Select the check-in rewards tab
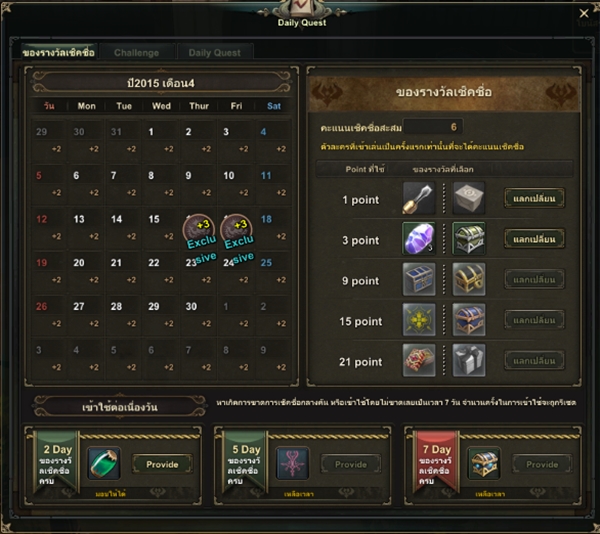600x534 pixels. [59, 52]
